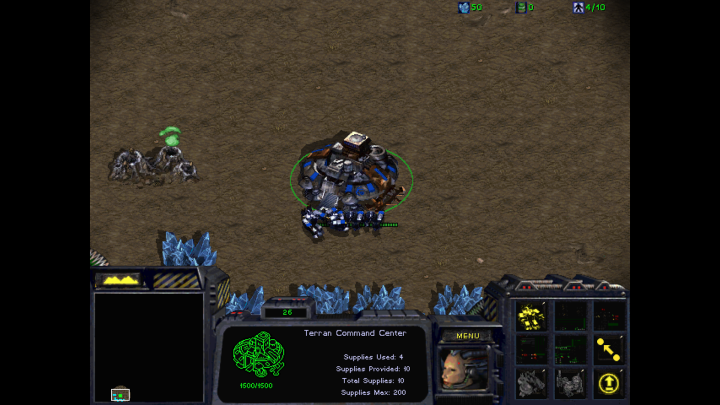Click the advisor portrait

tap(463, 368)
